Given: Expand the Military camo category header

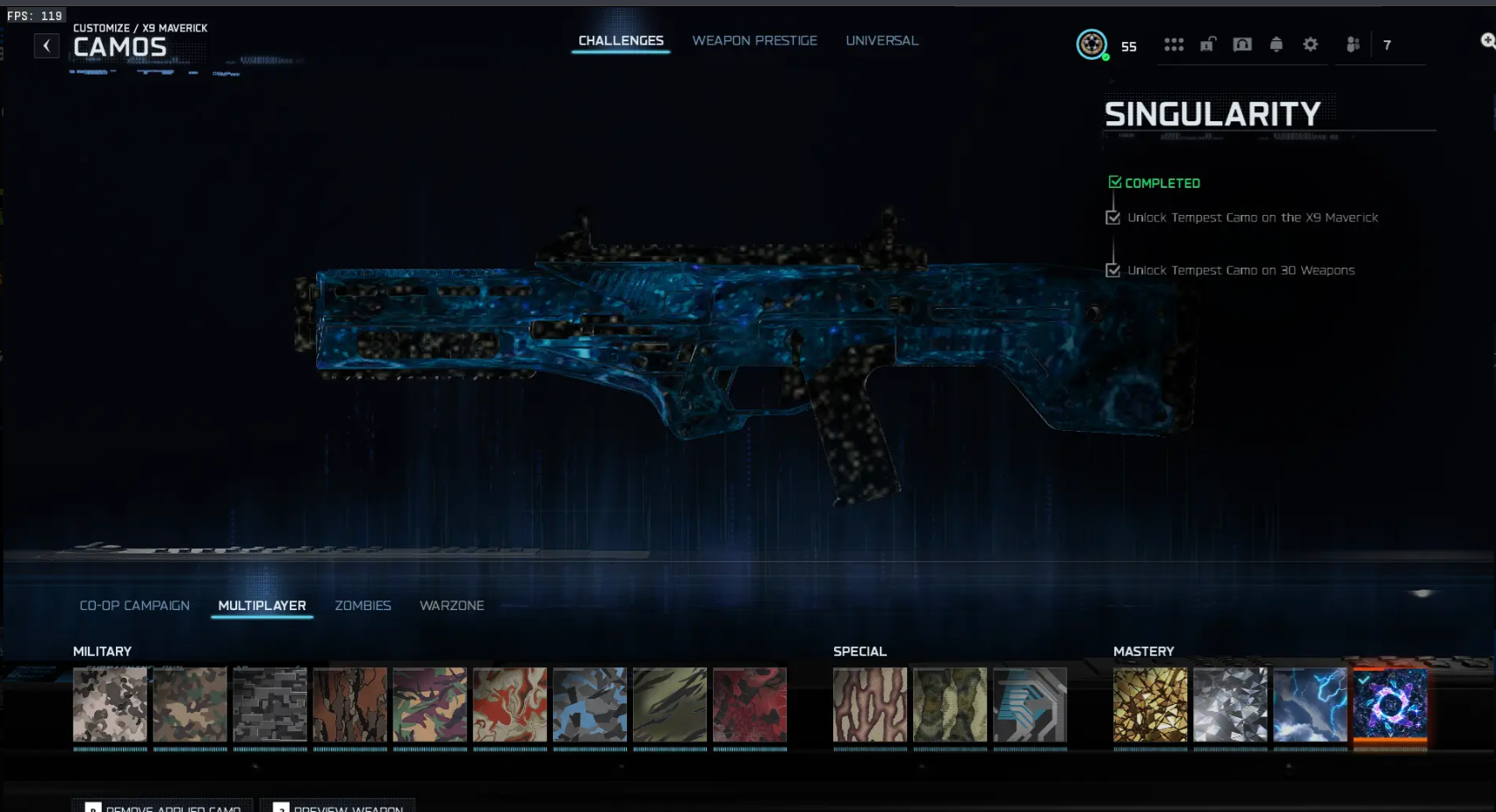Looking at the screenshot, I should coord(102,651).
